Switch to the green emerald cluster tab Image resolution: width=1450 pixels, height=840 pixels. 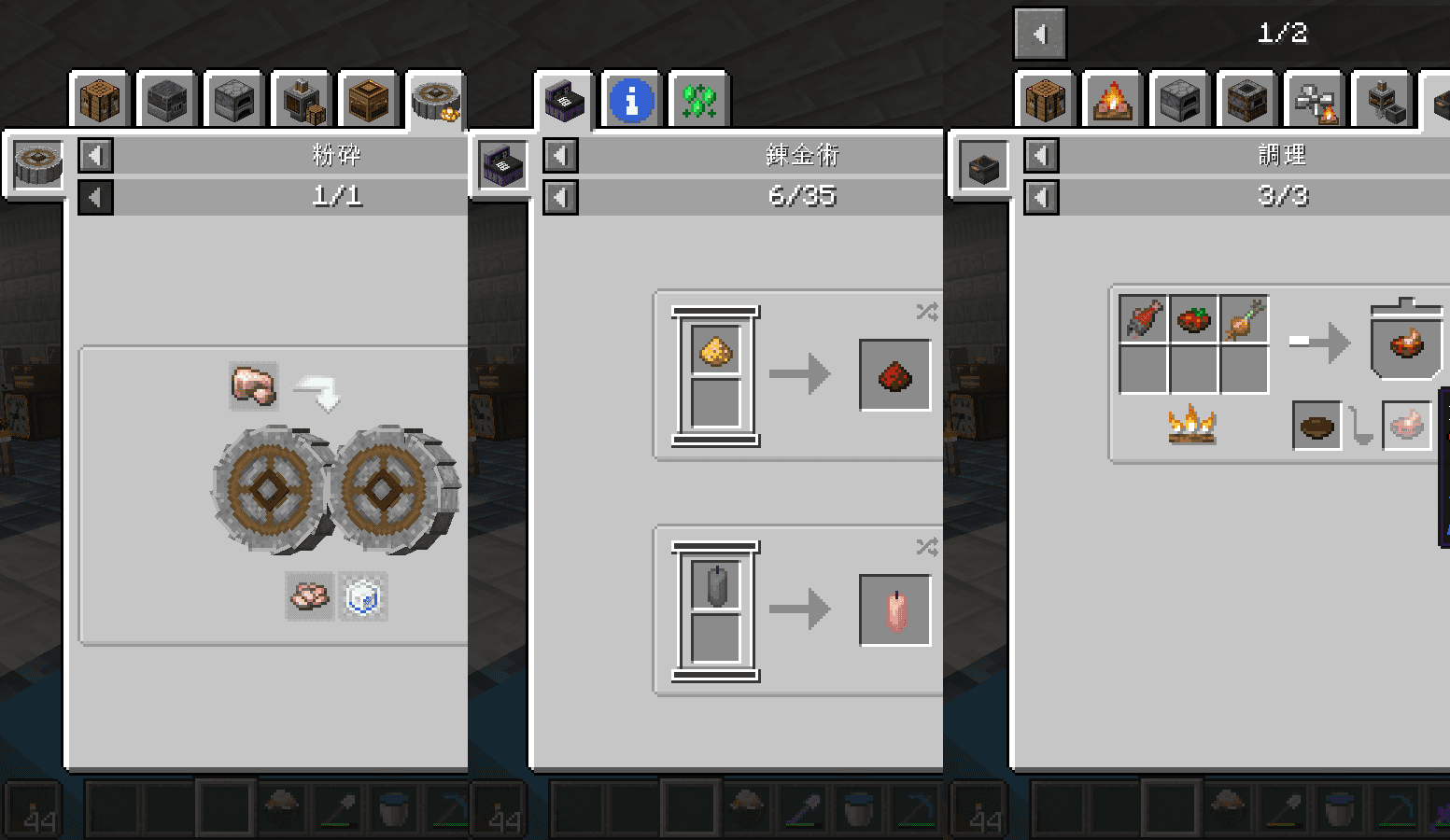[698, 100]
